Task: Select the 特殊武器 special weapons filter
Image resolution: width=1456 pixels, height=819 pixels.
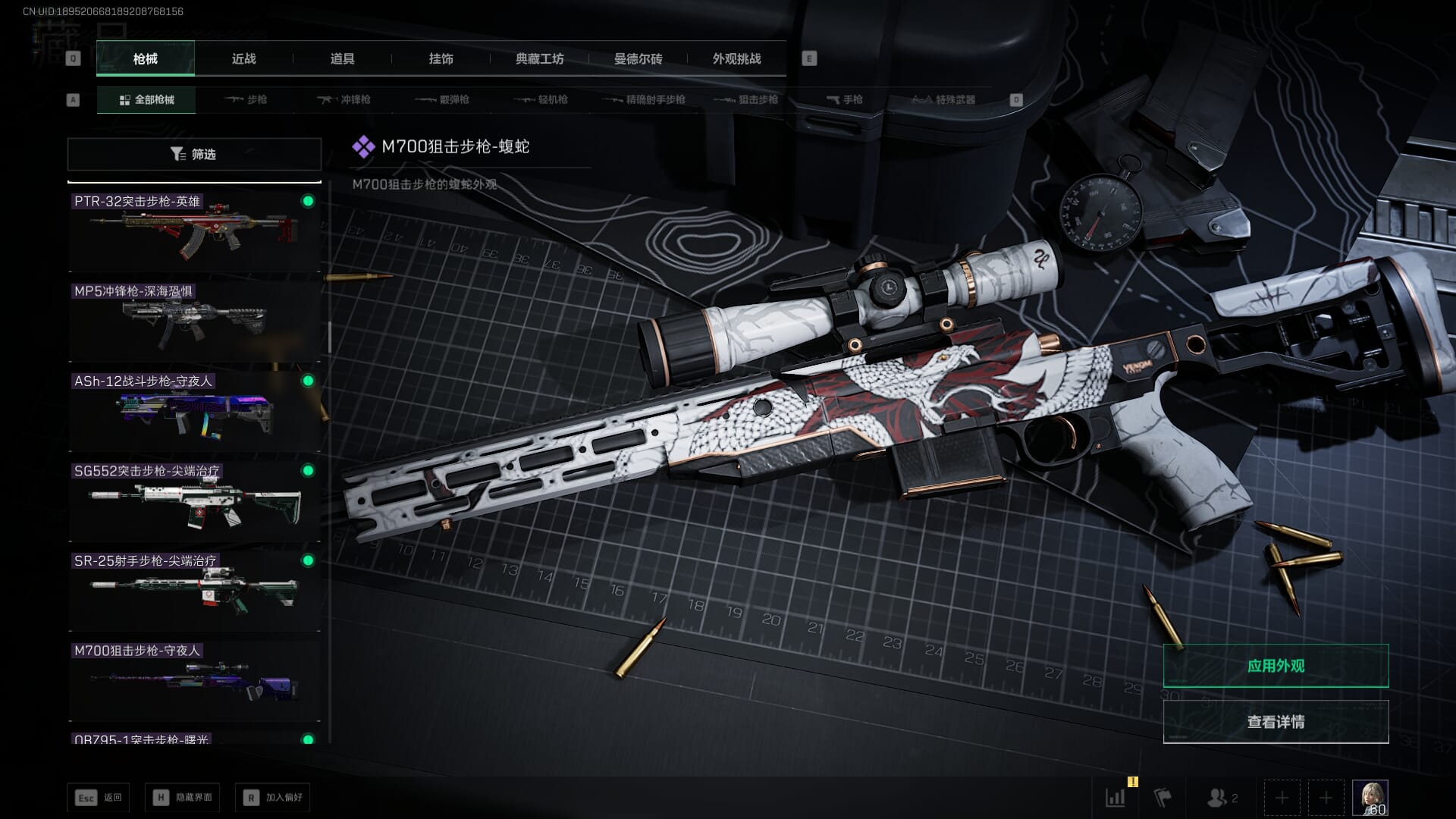Action: [x=943, y=99]
